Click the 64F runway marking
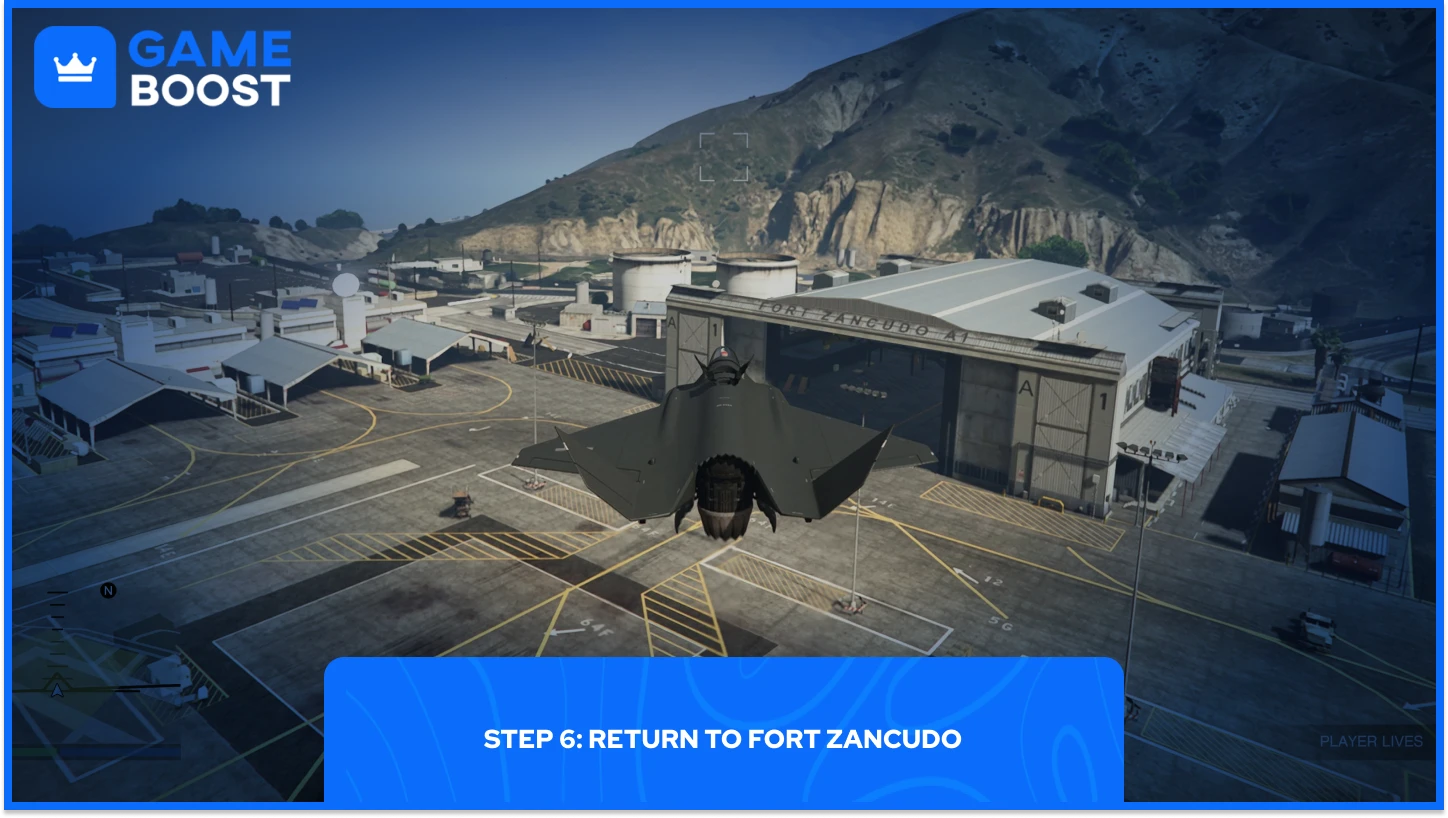Image resolution: width=1448 pixels, height=818 pixels. [595, 629]
